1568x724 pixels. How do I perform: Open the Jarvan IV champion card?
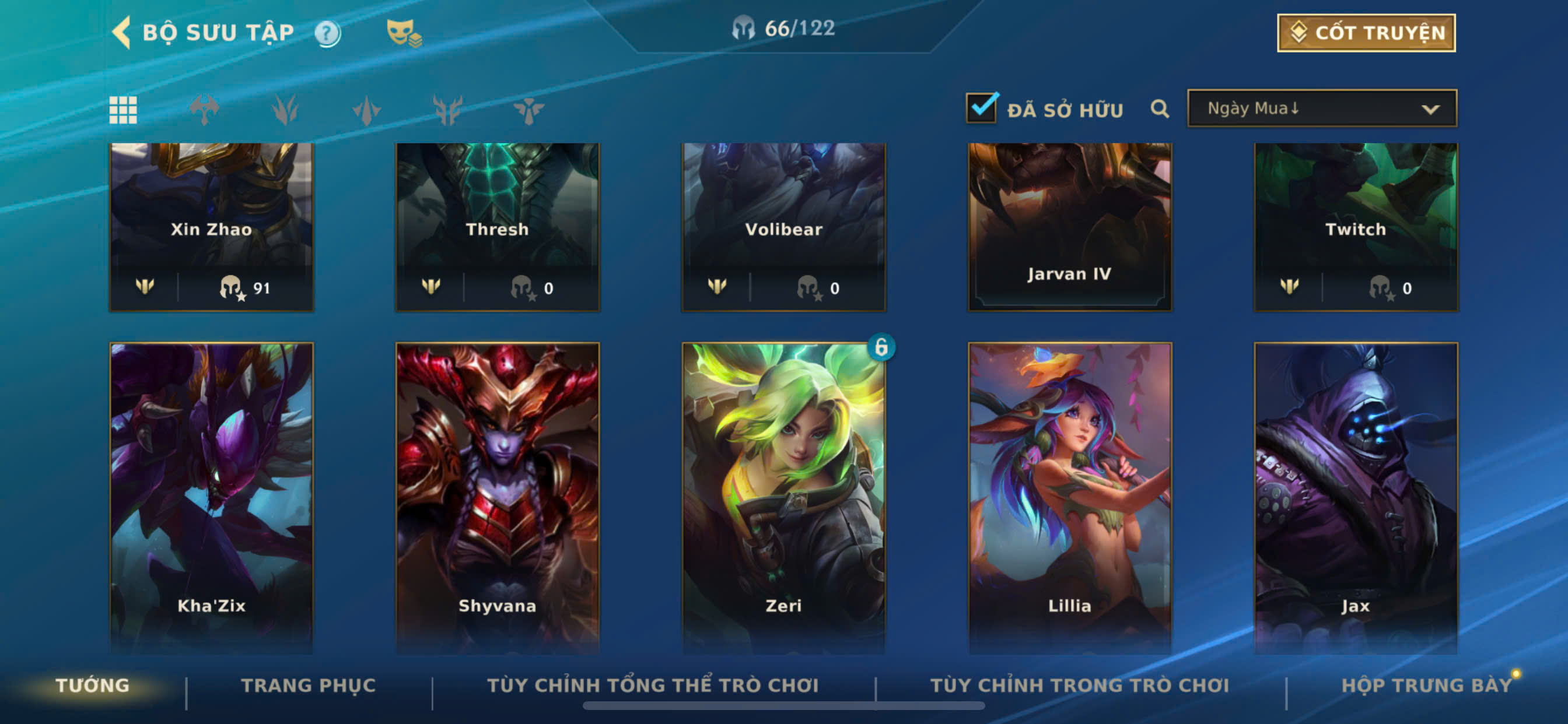[1069, 226]
